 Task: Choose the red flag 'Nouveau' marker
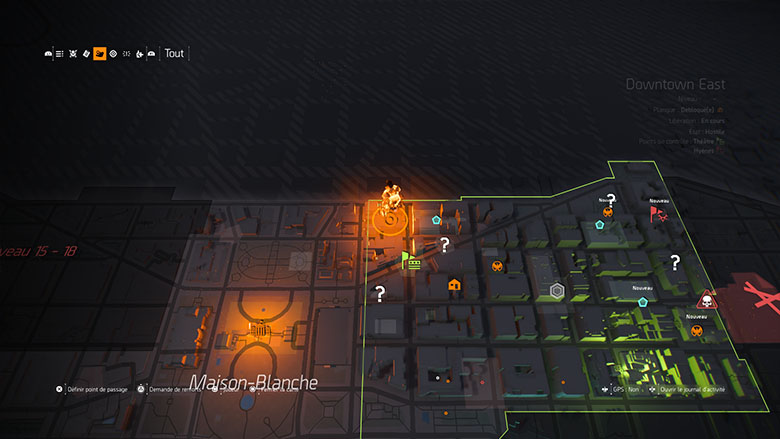pyautogui.click(x=656, y=212)
